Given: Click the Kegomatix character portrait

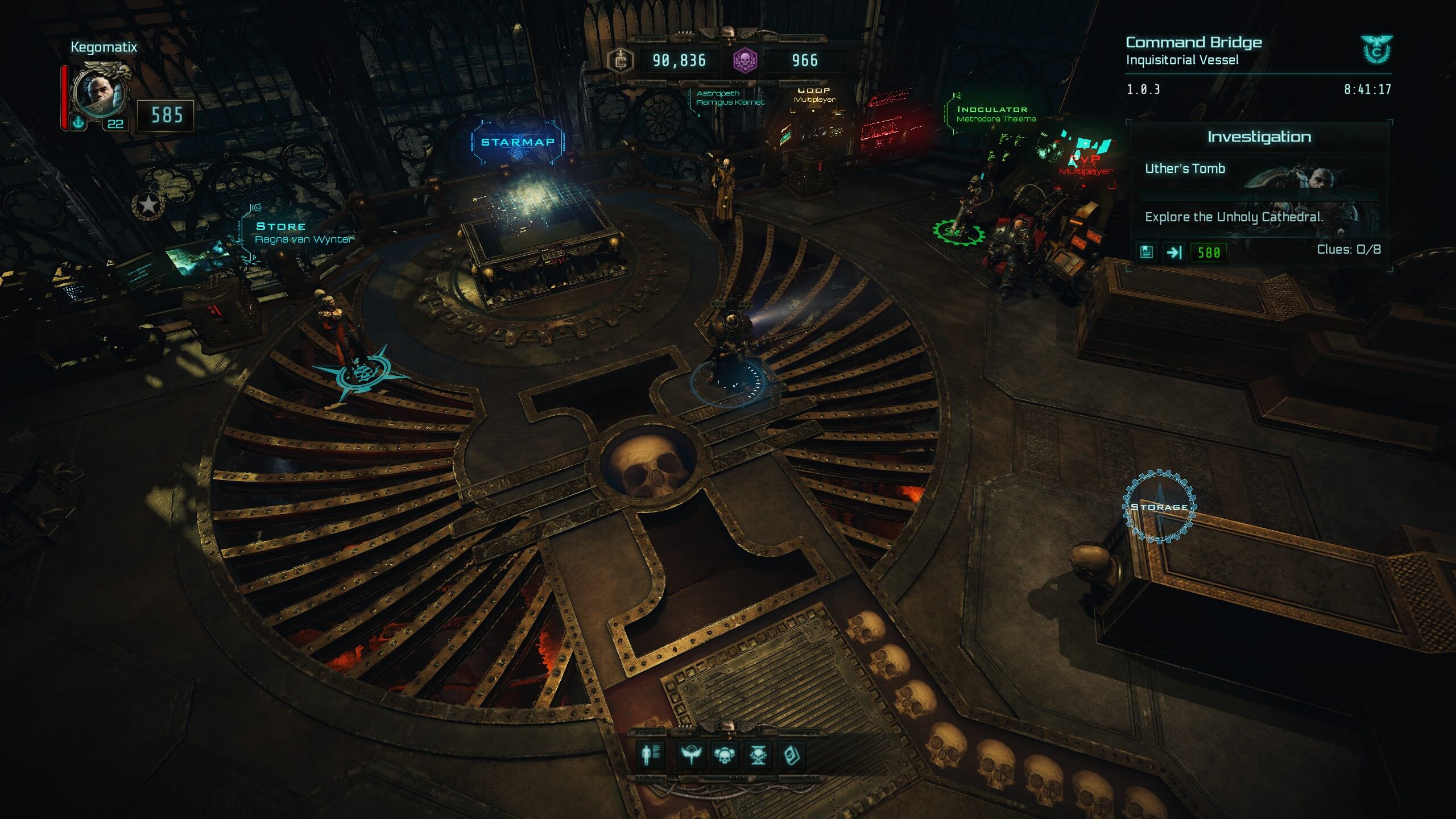Looking at the screenshot, I should (x=100, y=93).
